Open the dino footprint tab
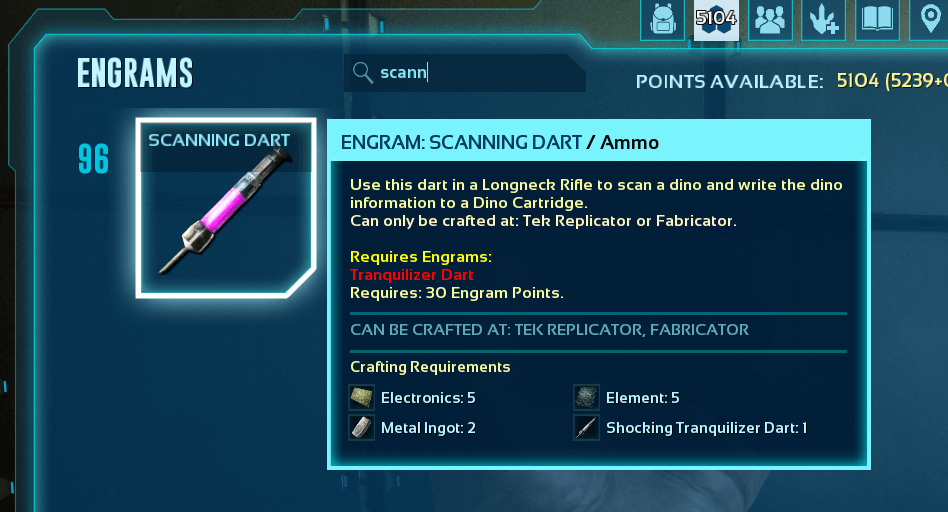 point(824,19)
